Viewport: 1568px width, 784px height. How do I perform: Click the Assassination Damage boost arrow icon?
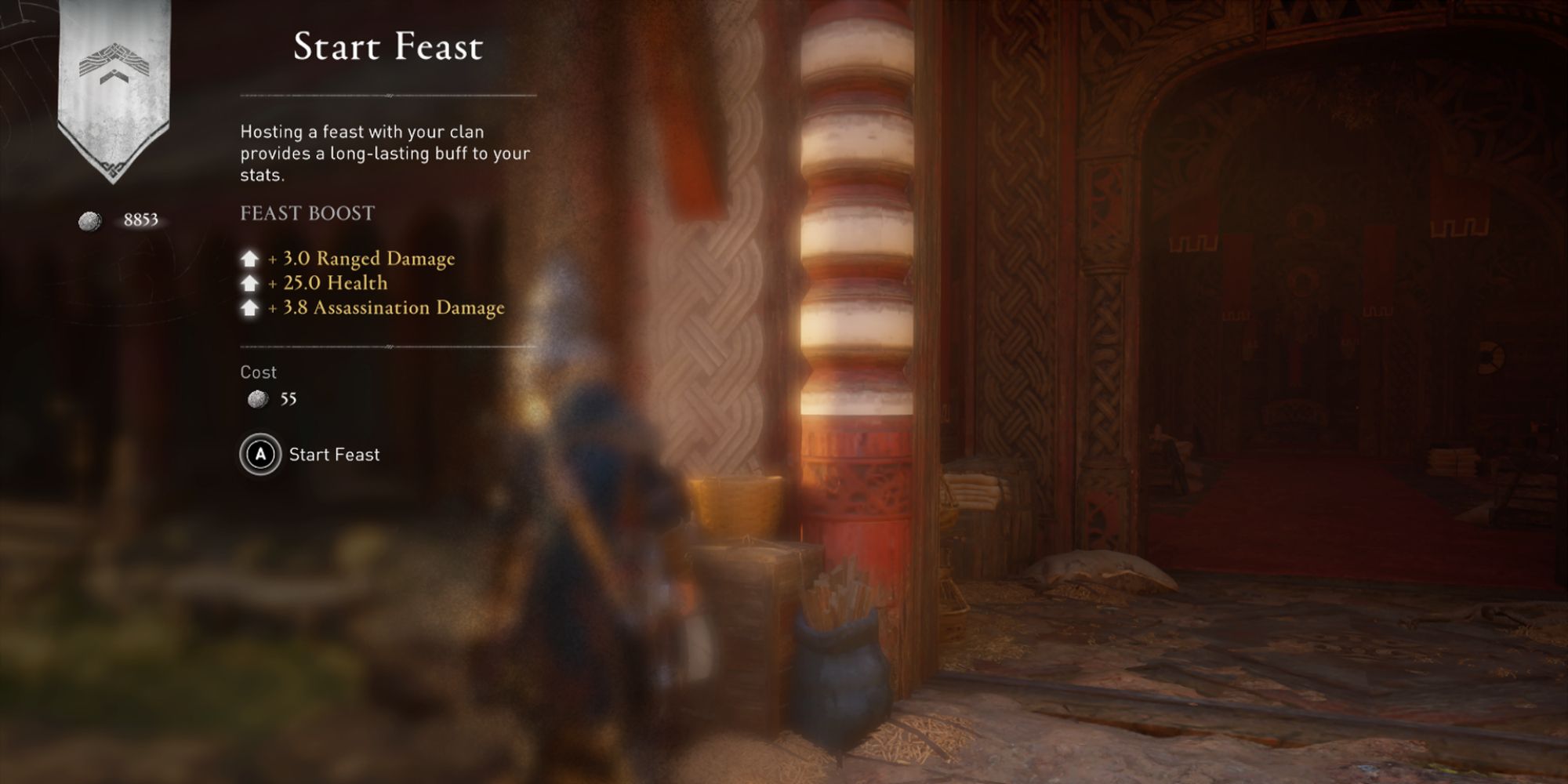pos(249,309)
